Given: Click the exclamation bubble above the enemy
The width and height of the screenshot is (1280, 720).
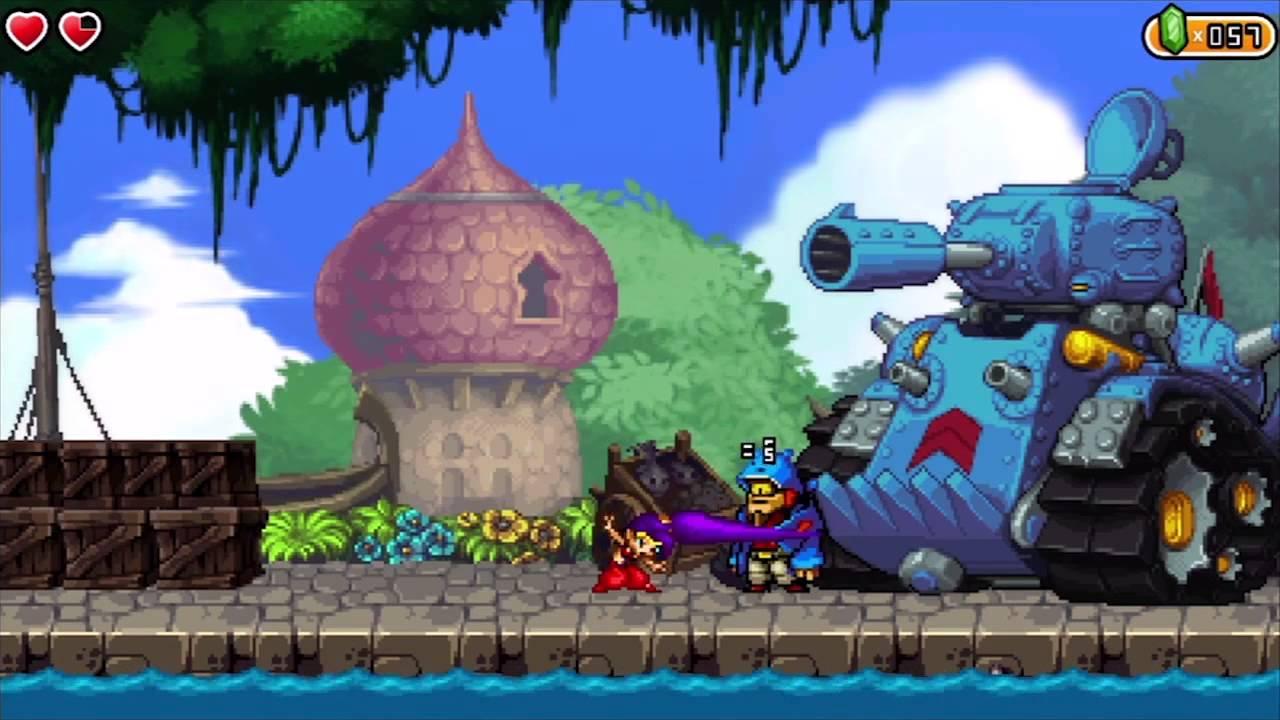Looking at the screenshot, I should [x=758, y=450].
